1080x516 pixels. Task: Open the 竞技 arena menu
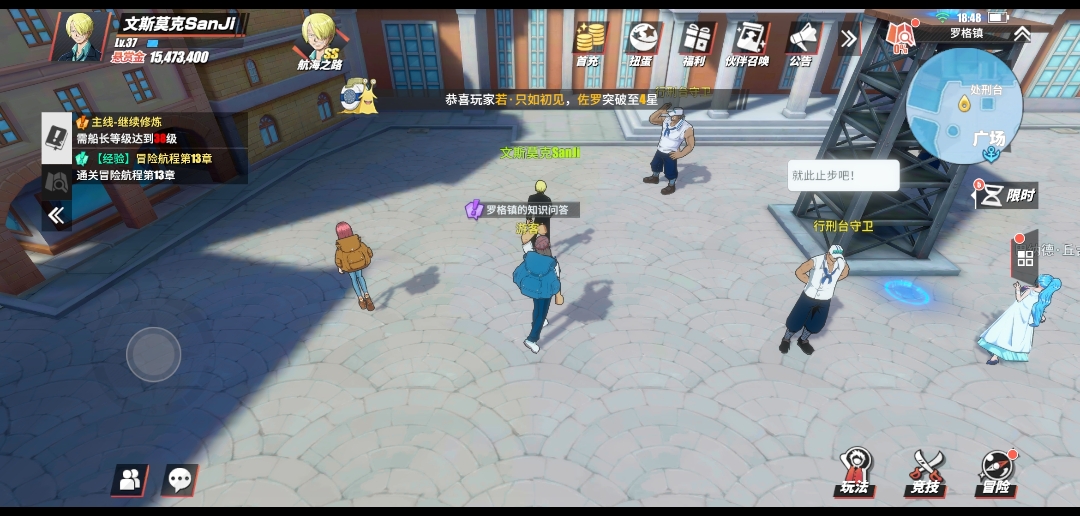point(926,472)
